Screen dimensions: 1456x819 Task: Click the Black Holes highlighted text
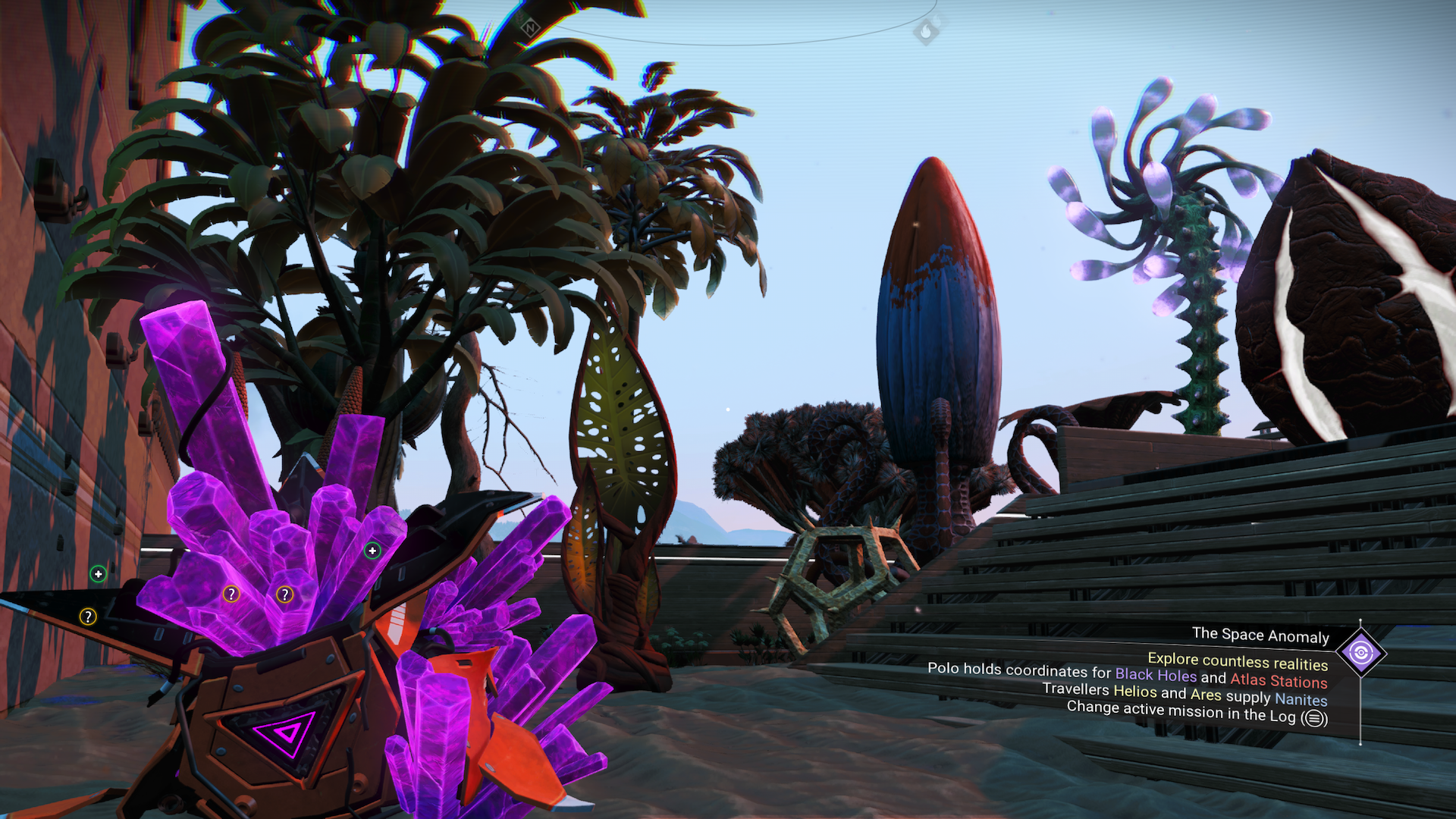[x=1156, y=674]
